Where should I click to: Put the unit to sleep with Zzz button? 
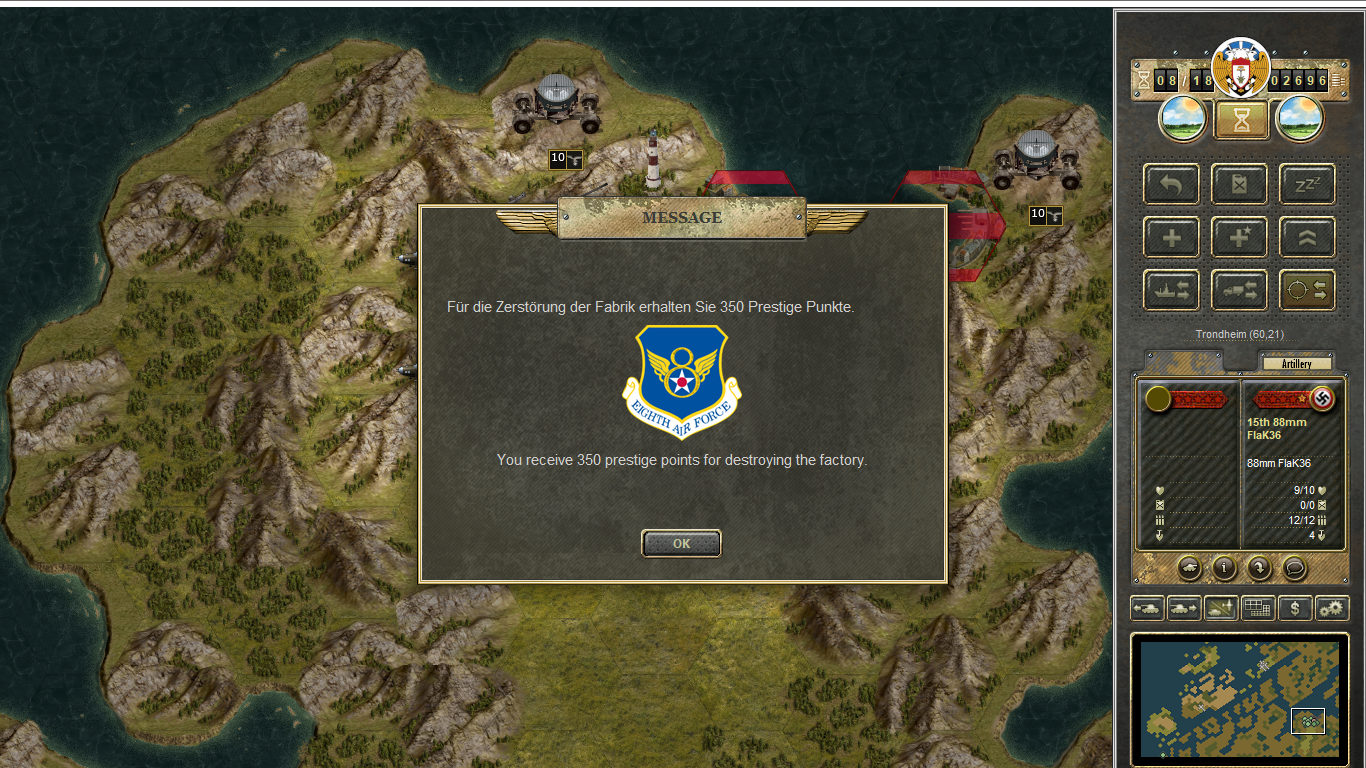coord(1307,185)
